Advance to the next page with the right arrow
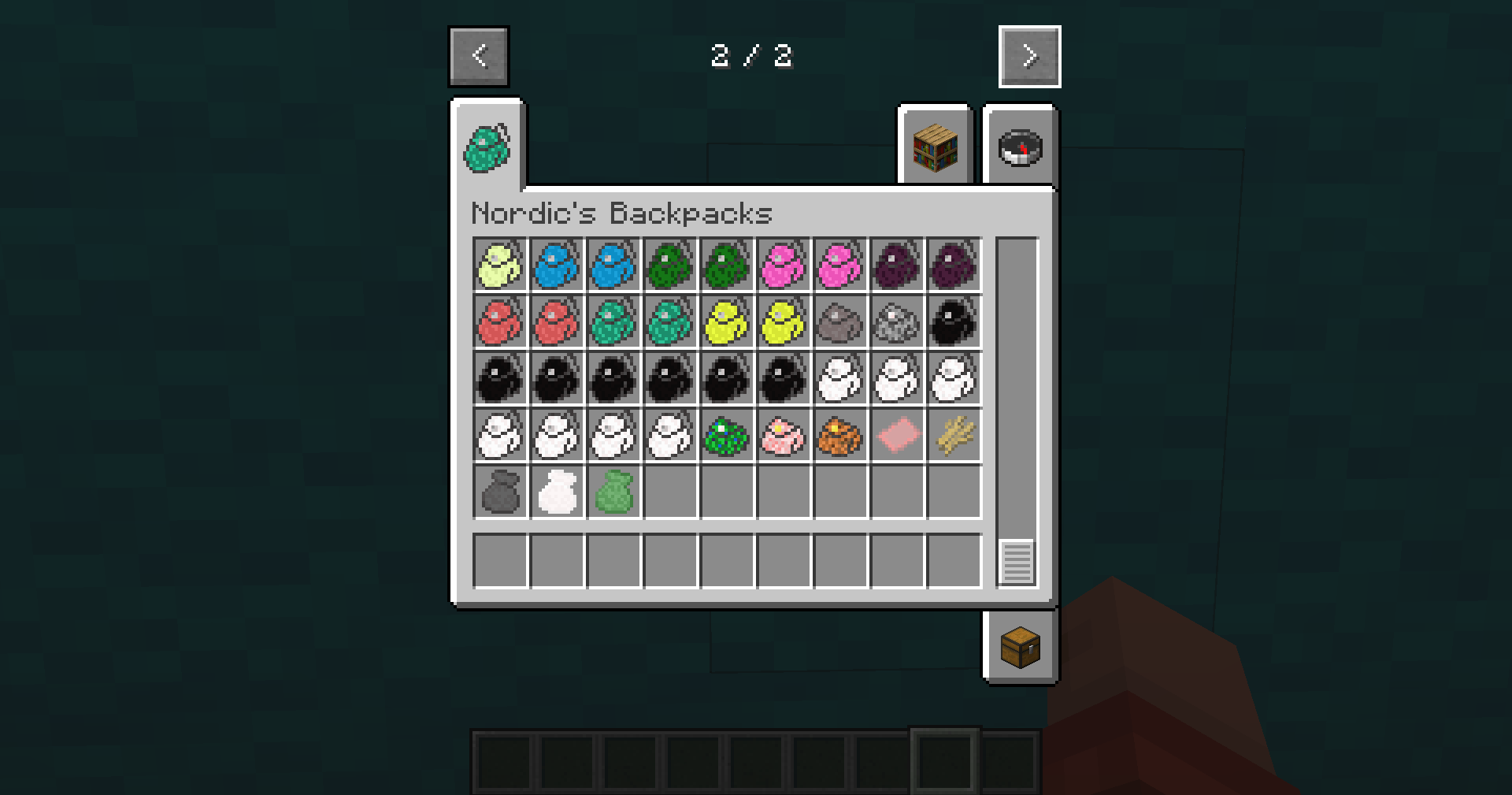The image size is (1512, 795). tap(1029, 56)
